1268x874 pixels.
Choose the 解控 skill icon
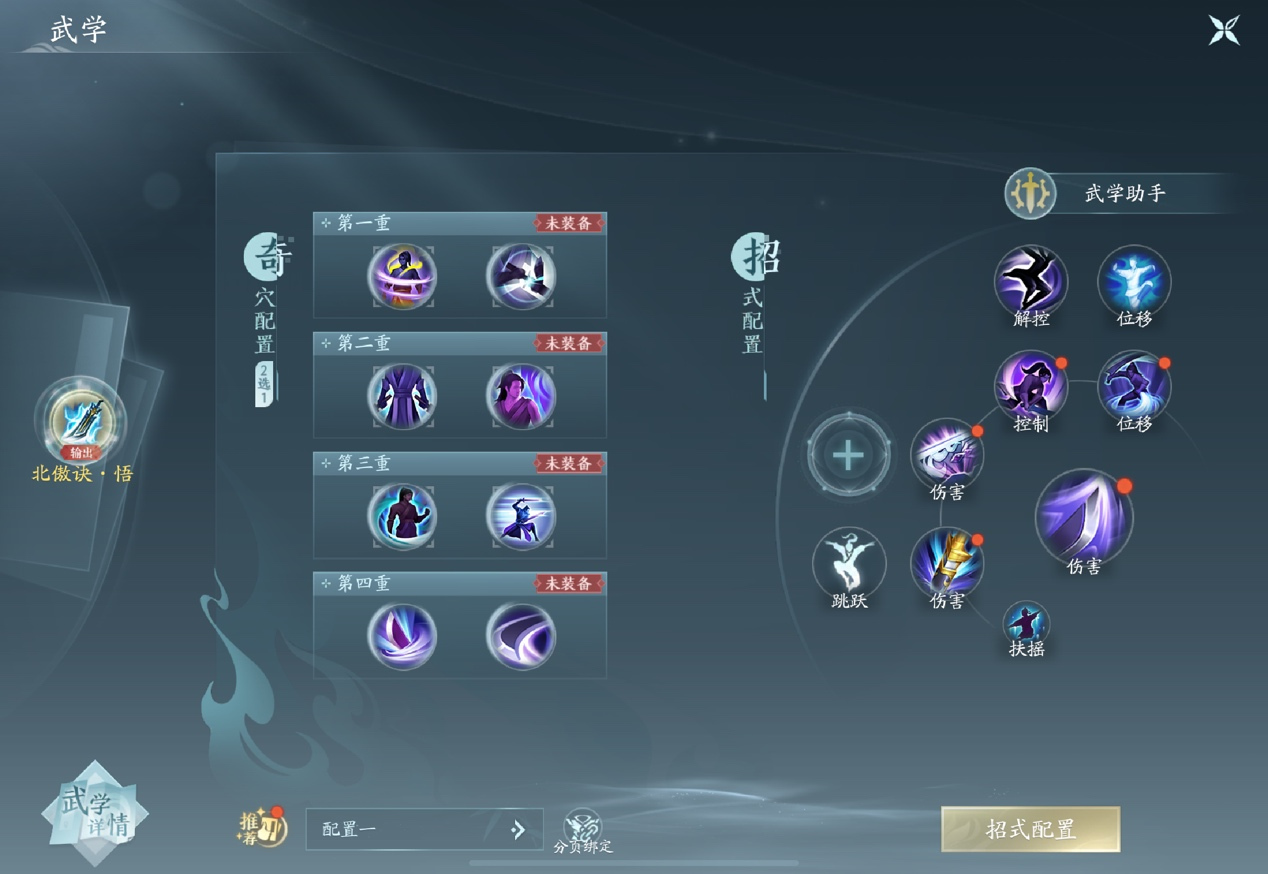[x=1030, y=281]
